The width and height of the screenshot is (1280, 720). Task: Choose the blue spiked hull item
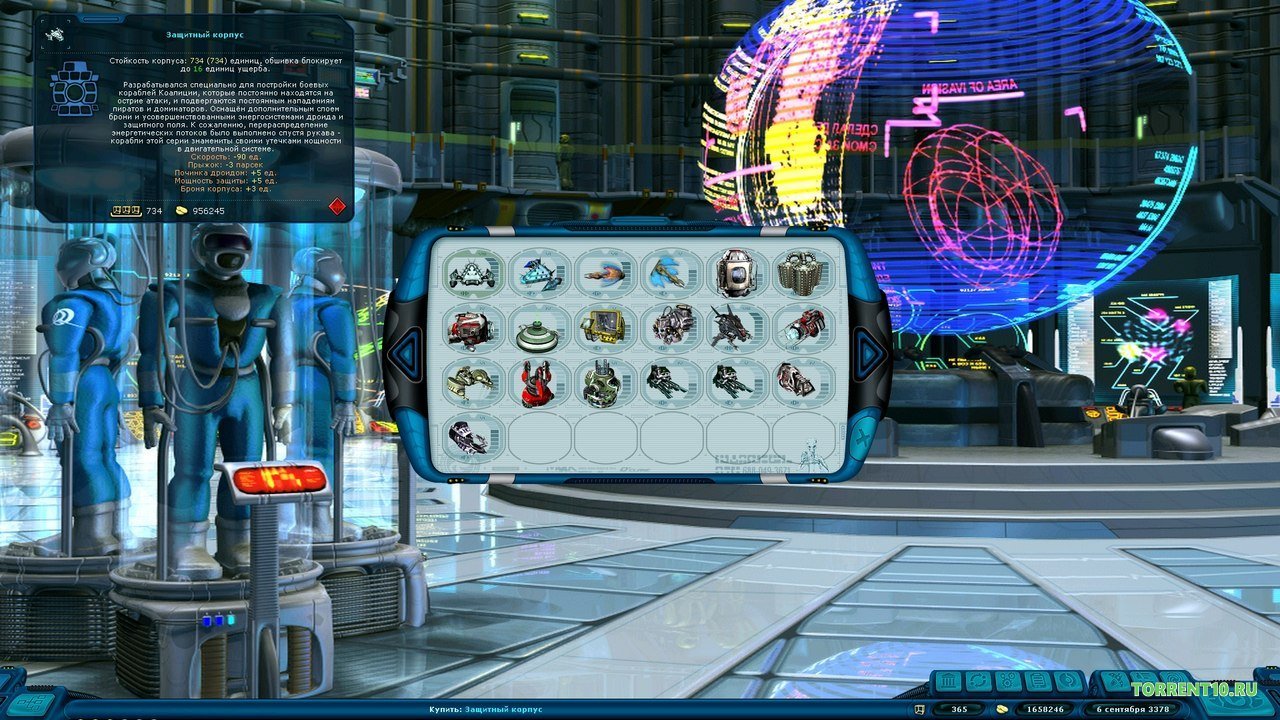[538, 272]
